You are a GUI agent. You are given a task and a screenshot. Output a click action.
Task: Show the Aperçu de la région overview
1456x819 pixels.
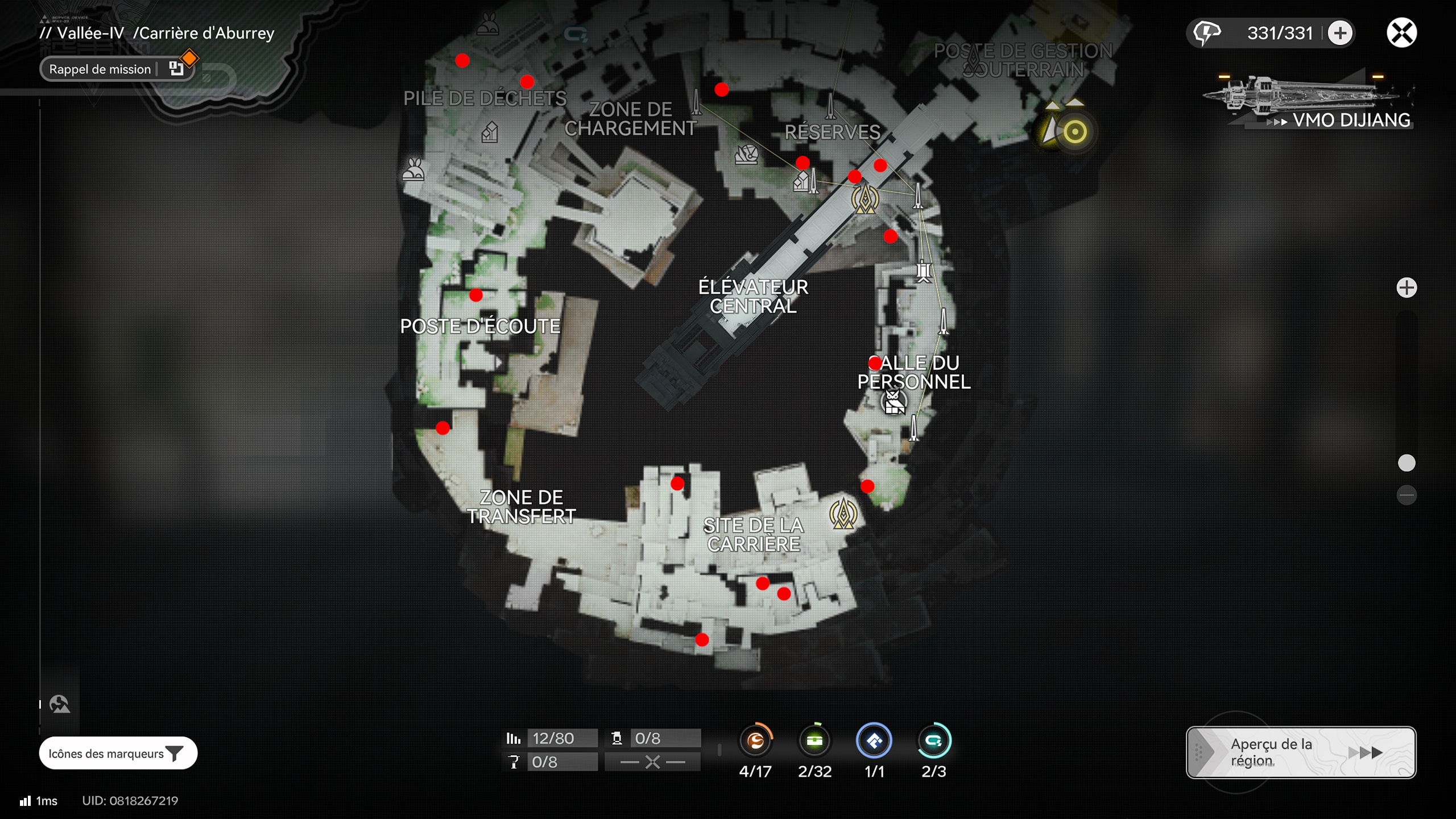(x=1300, y=752)
